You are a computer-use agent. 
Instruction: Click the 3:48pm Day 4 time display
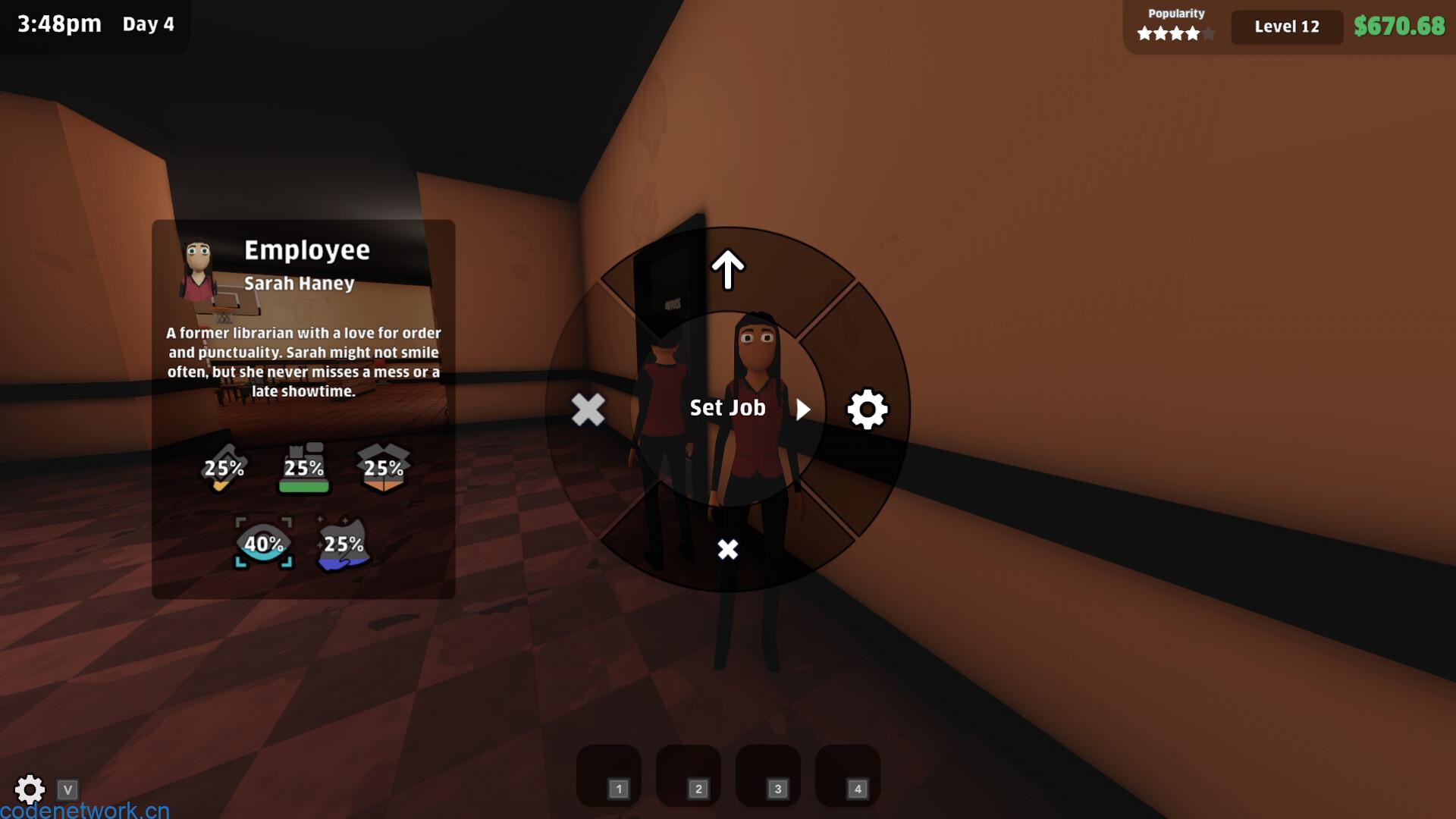pos(95,24)
